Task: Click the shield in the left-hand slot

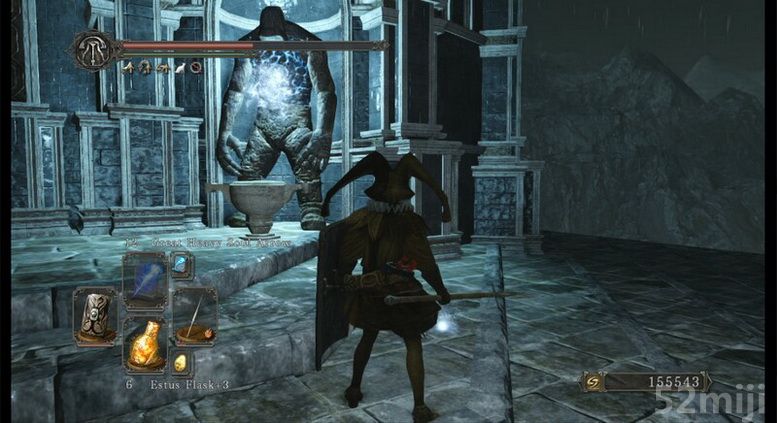Action: pos(95,317)
